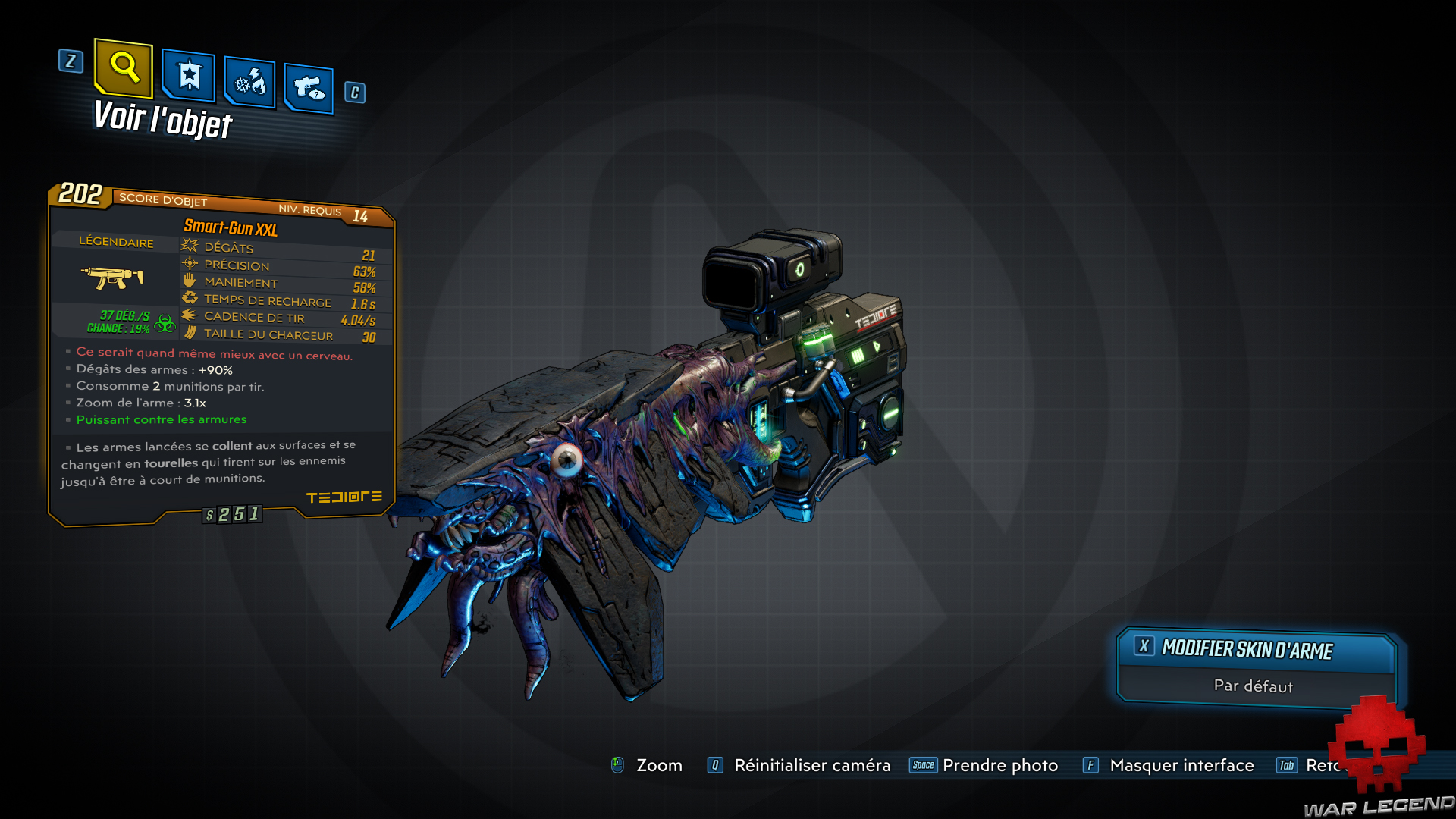The width and height of the screenshot is (1456, 819).
Task: Click the Temps de recharge reload icon
Action: (x=190, y=298)
